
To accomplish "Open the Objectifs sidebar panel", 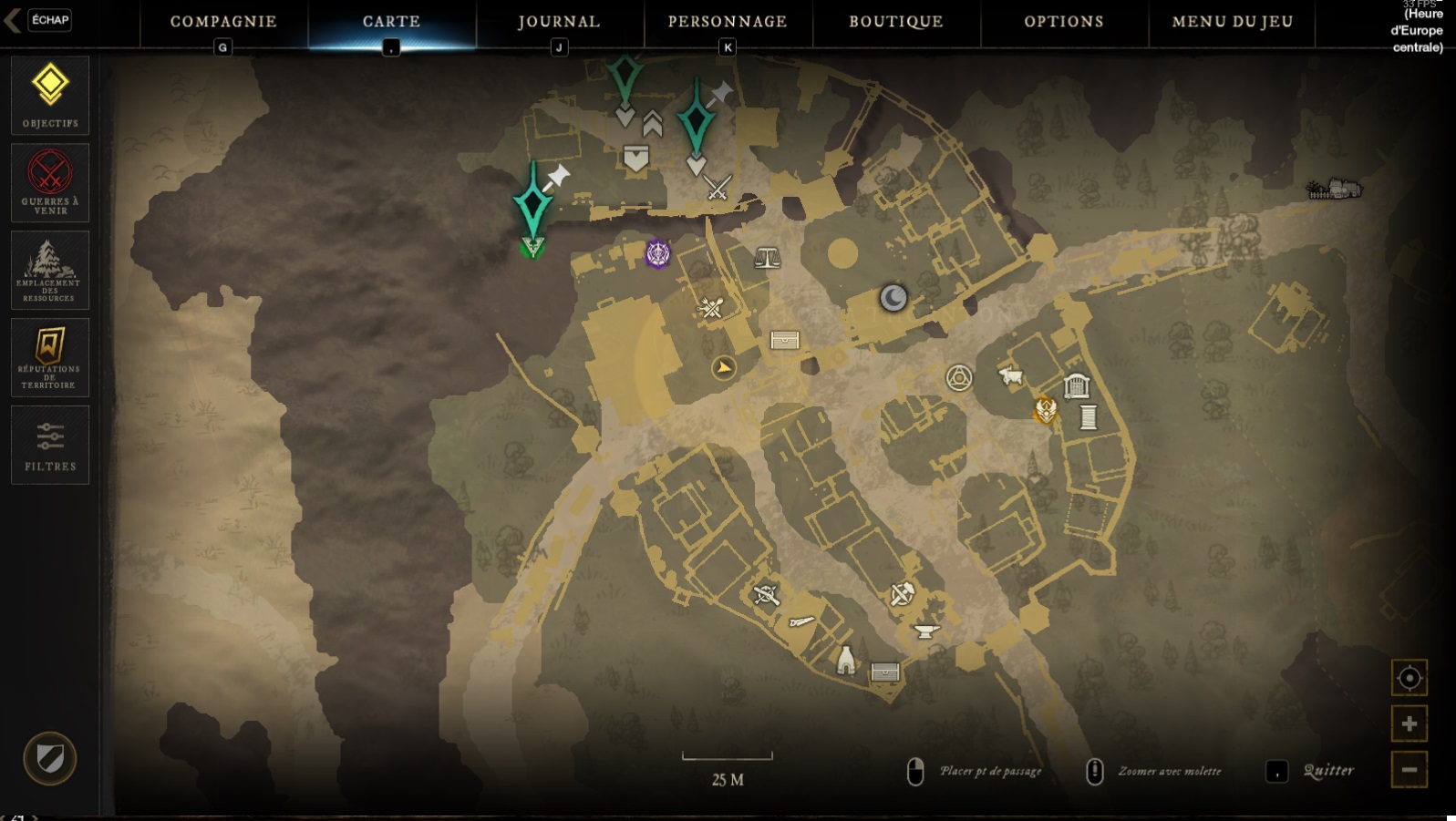I will [x=50, y=95].
